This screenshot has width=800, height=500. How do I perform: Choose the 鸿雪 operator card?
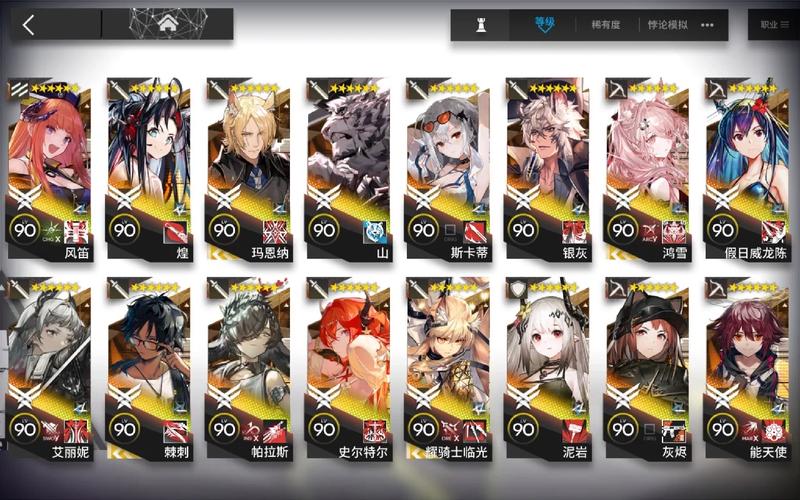(646, 165)
